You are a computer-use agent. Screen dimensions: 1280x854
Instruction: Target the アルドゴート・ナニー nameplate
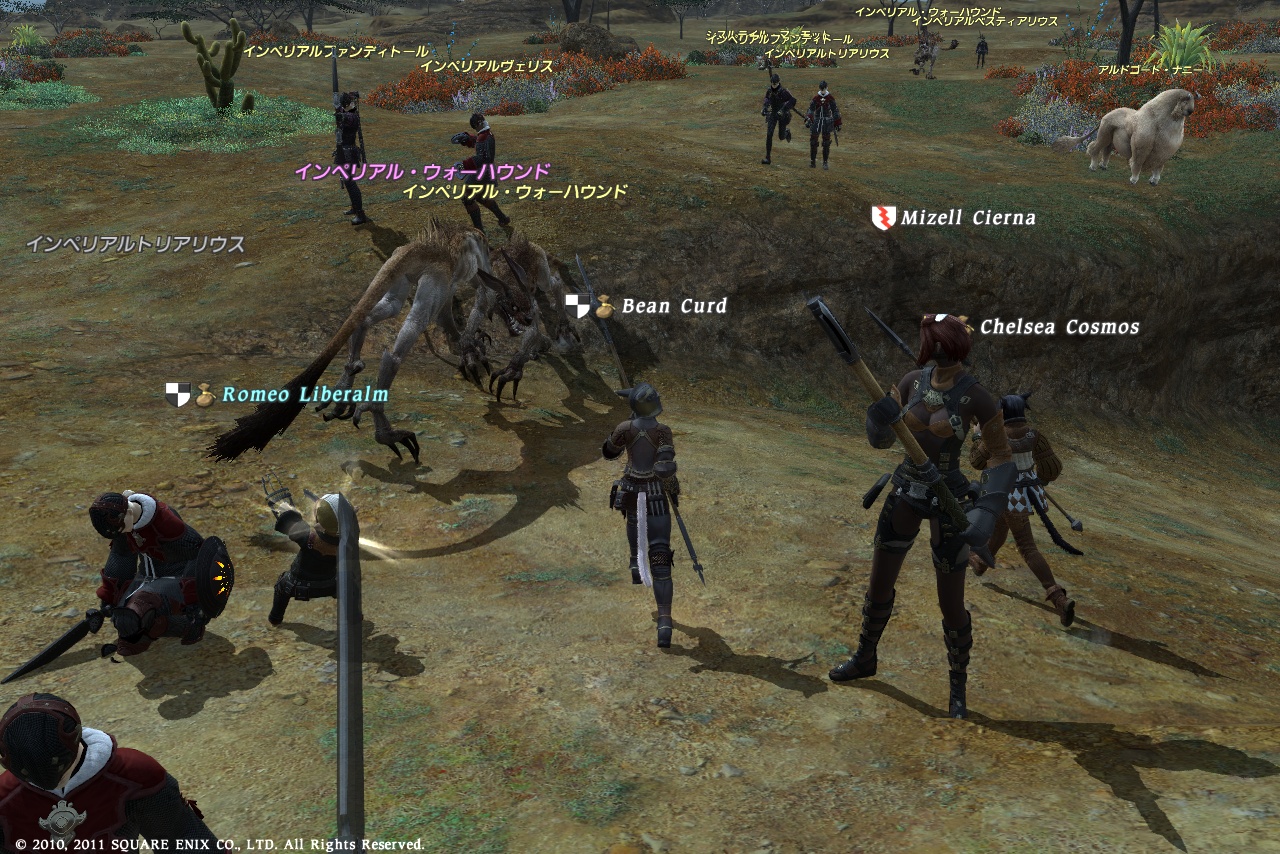[1150, 70]
